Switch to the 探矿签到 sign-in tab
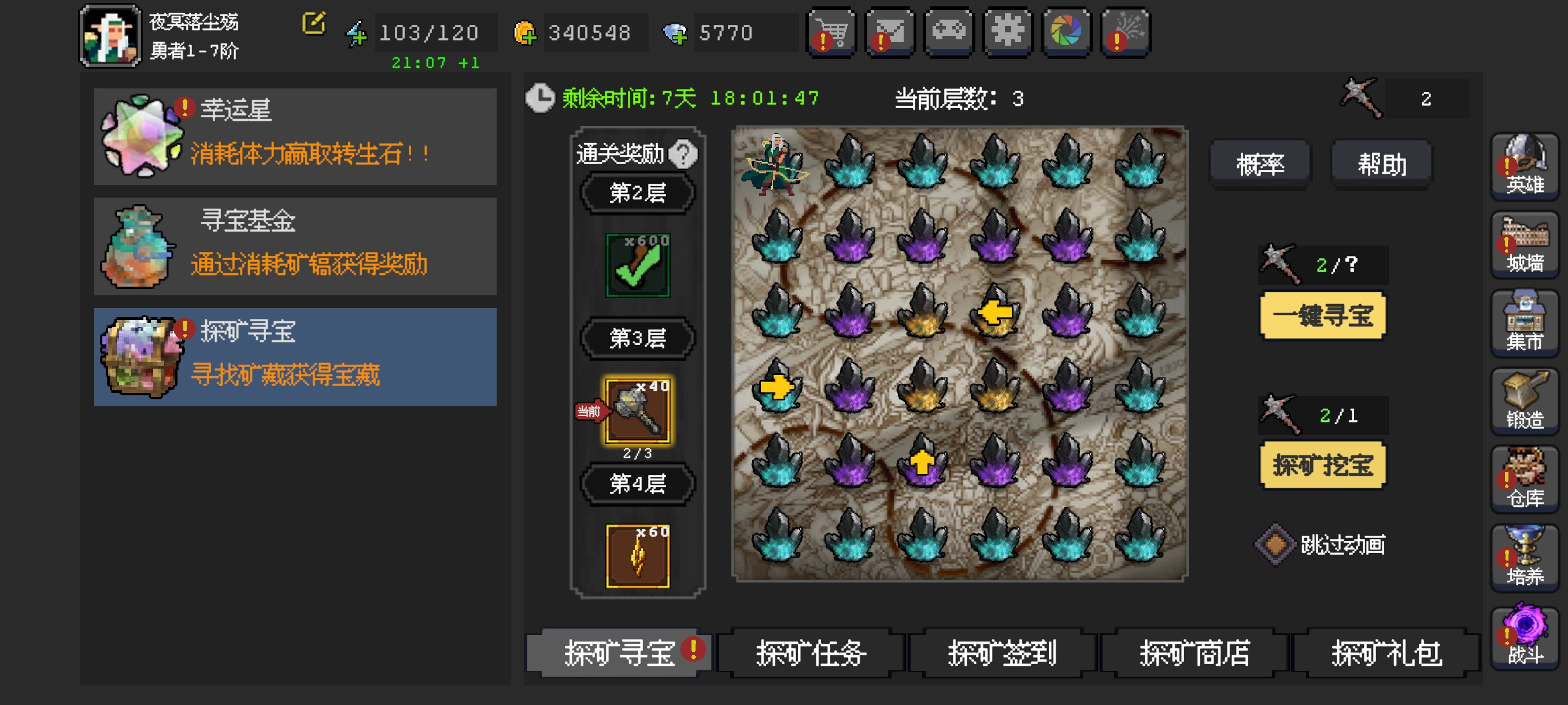The image size is (1568, 705). click(1002, 654)
